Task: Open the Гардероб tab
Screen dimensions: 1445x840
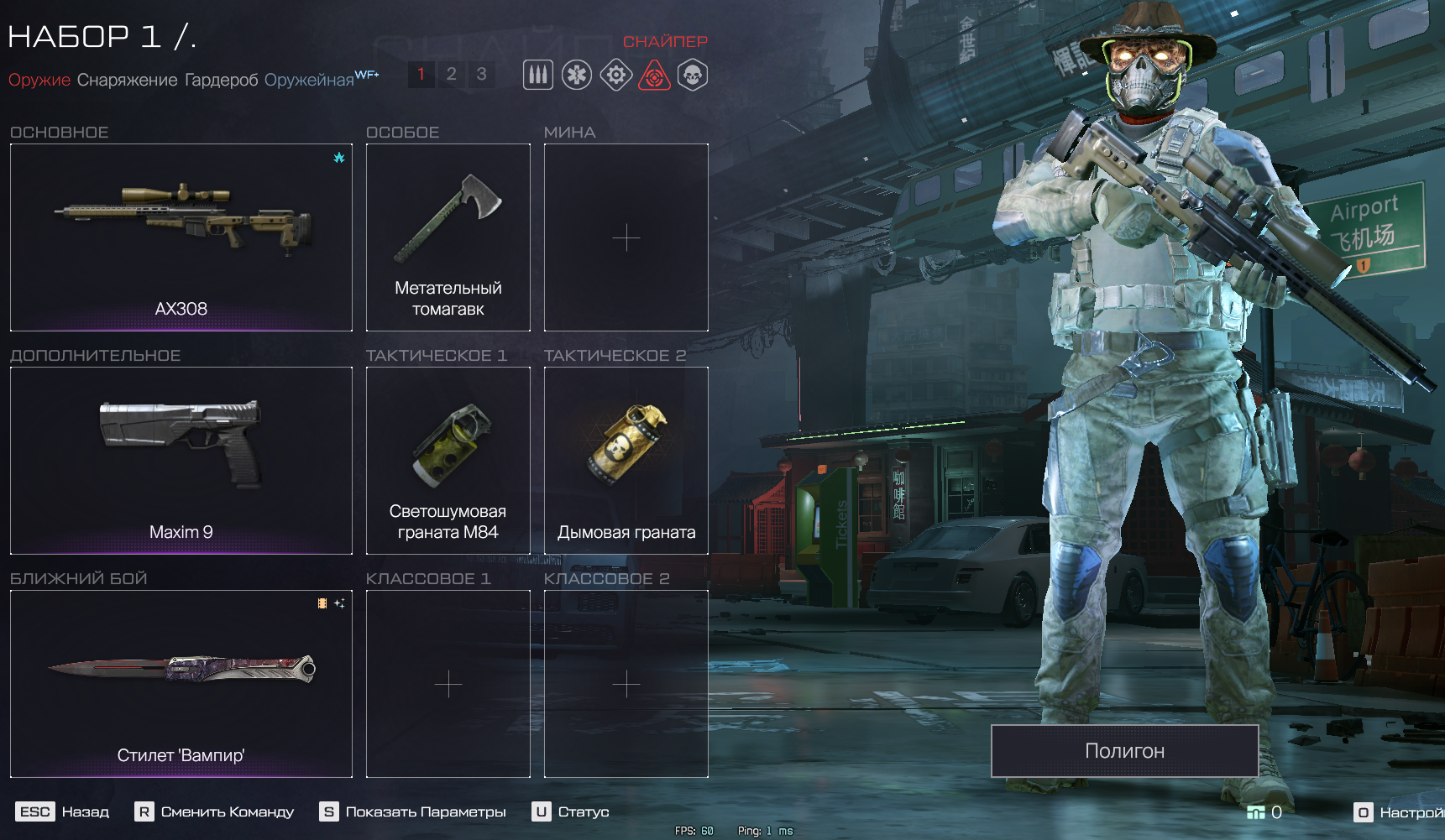Action: pos(222,80)
